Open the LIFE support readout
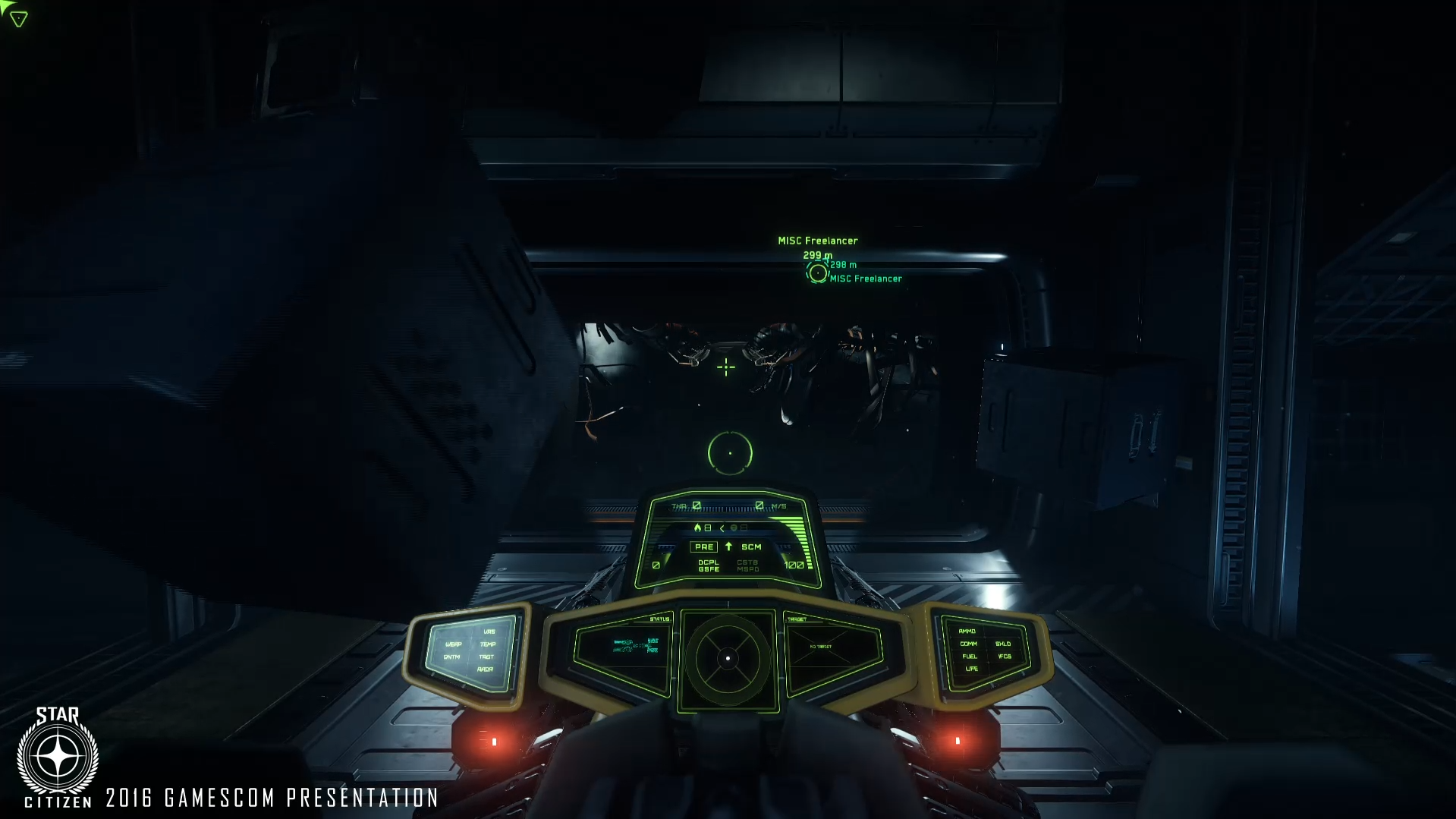The height and width of the screenshot is (819, 1456). coord(971,669)
